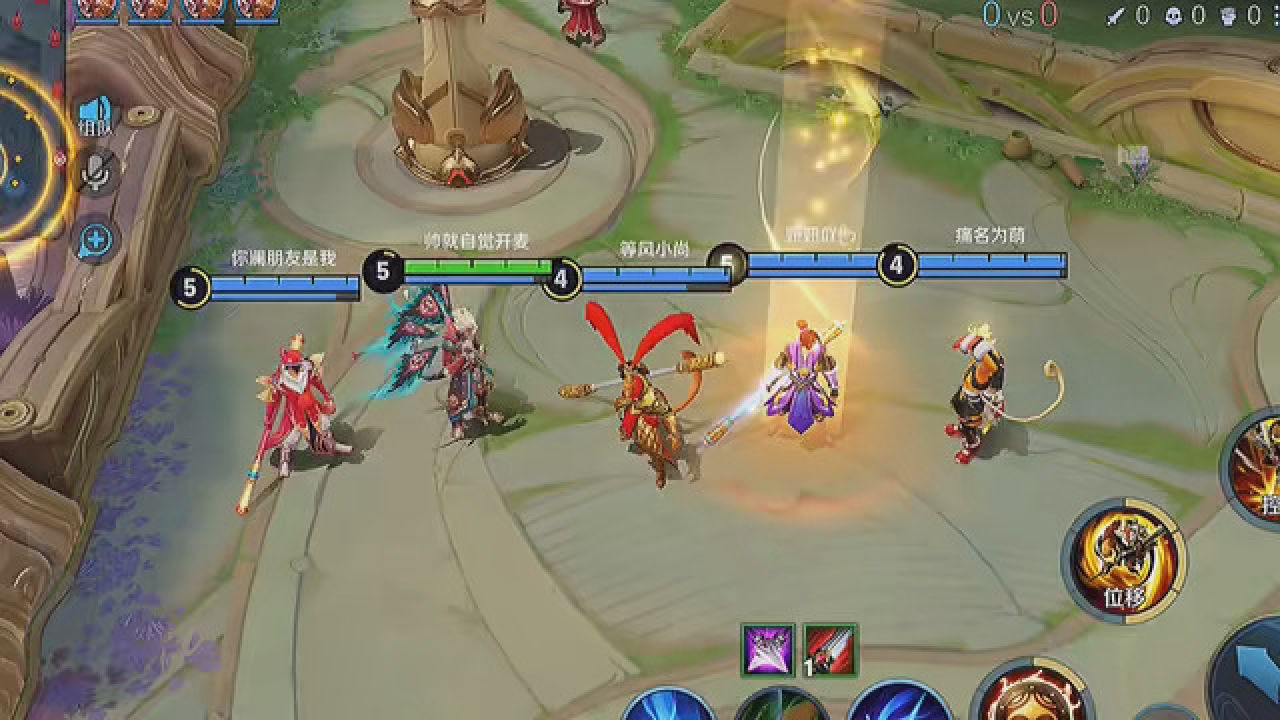This screenshot has height=720, width=1280.
Task: Tap the blue arrow basic attack button
Action: coord(1250,668)
